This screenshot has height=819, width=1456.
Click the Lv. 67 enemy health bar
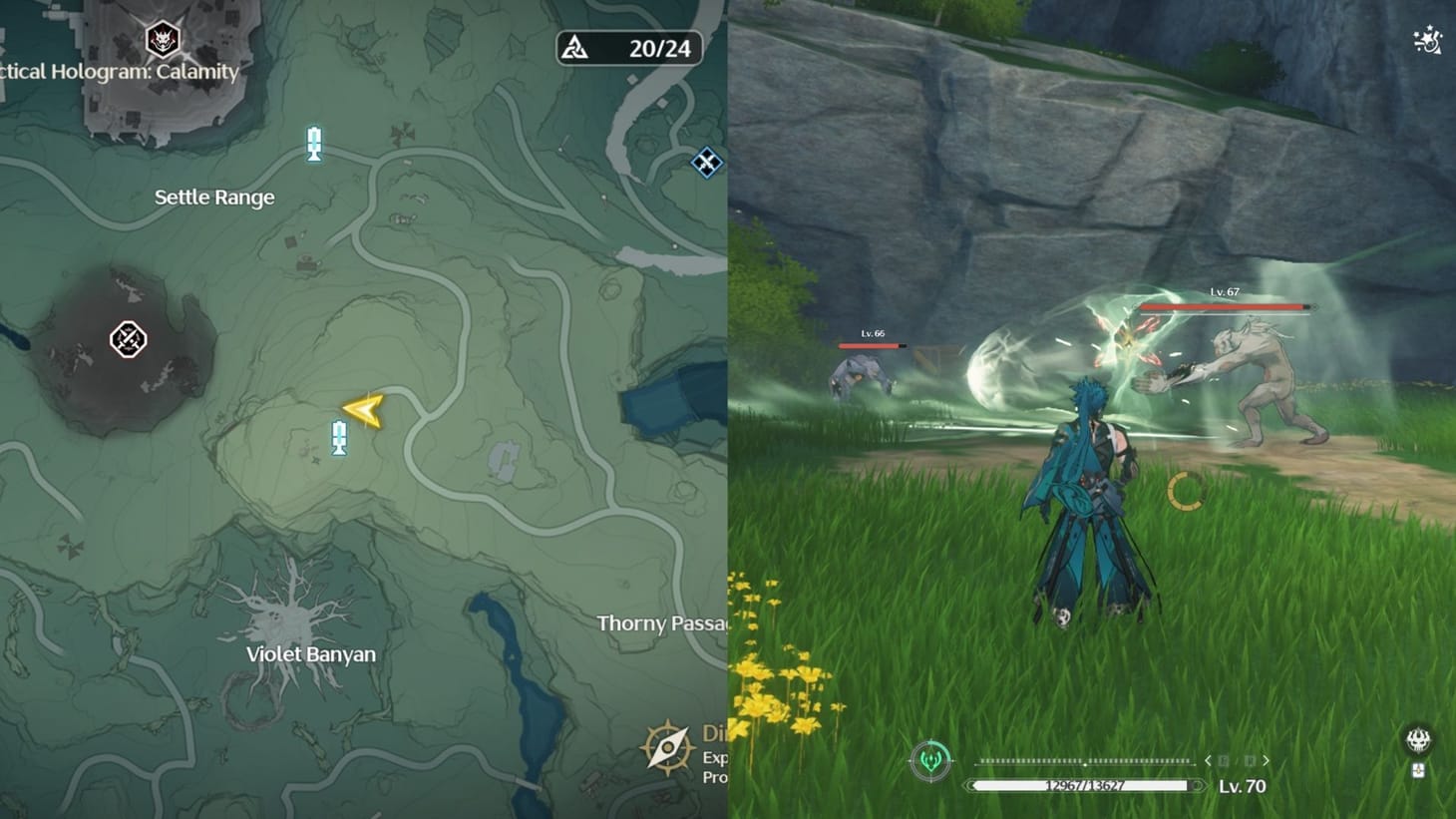[x=1225, y=308]
